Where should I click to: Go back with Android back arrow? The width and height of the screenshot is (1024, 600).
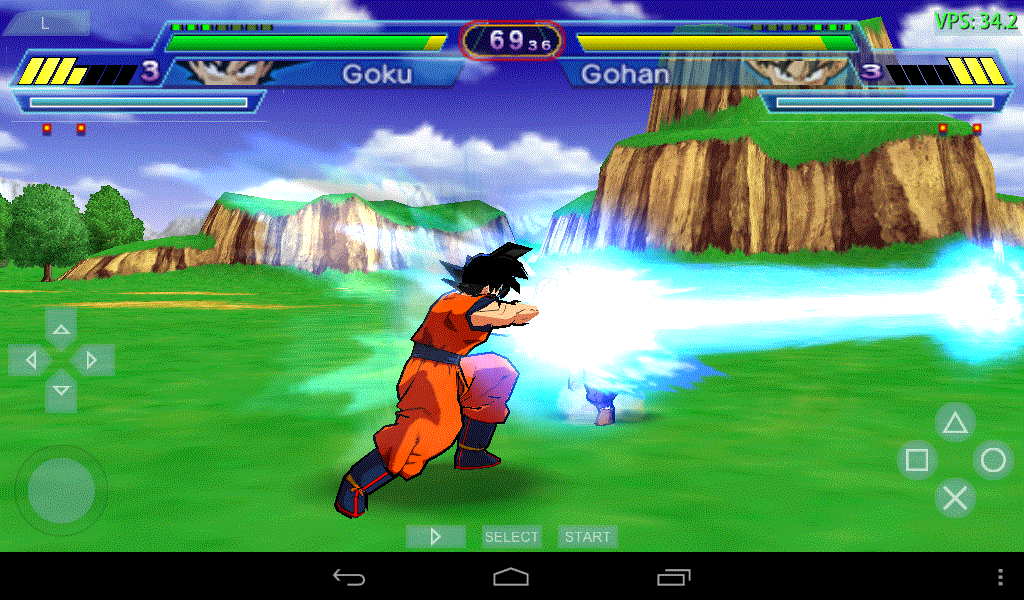tap(349, 577)
